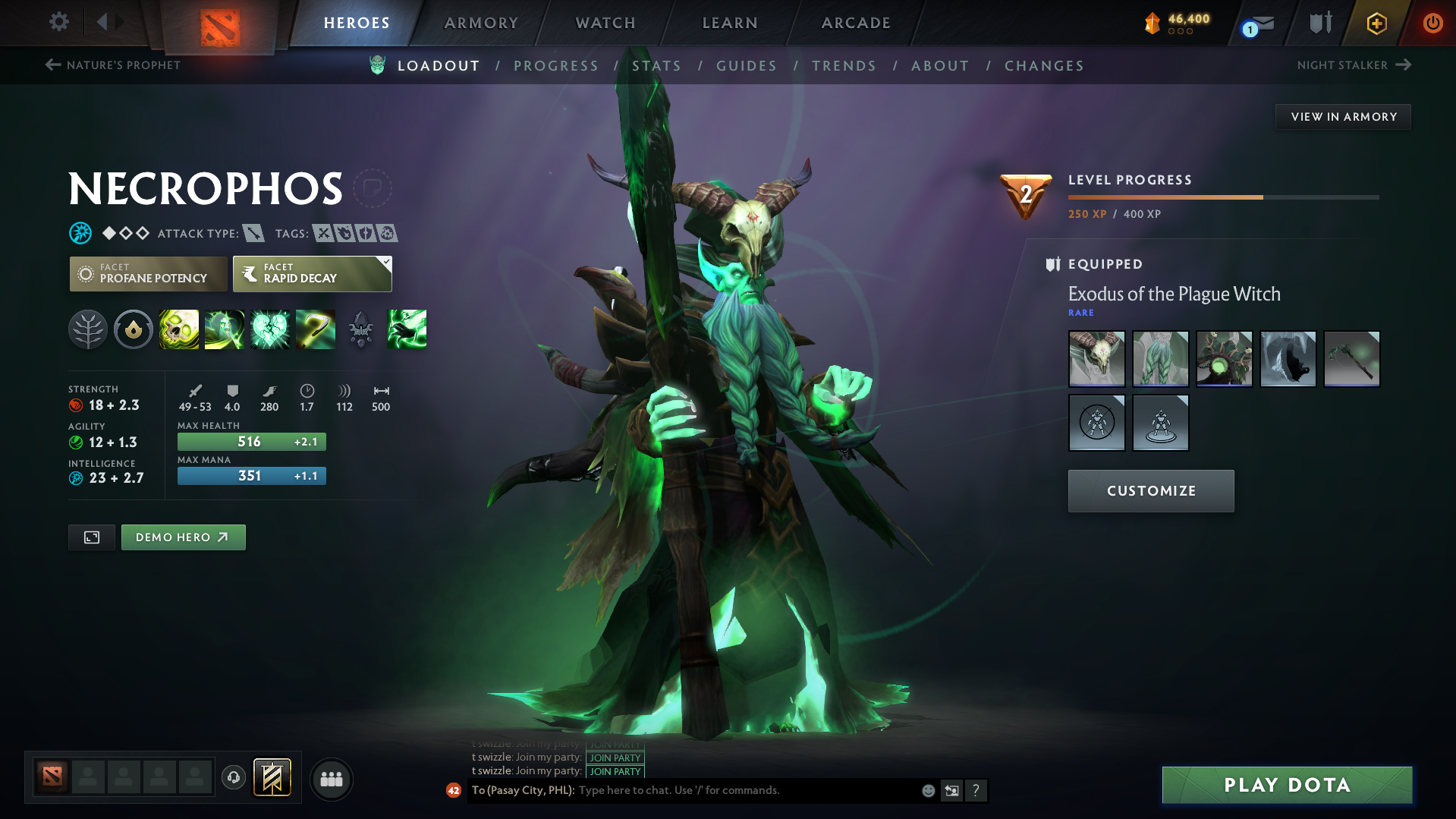
Task: View the Heartstopper Aura broken-heart ability
Action: [x=270, y=329]
